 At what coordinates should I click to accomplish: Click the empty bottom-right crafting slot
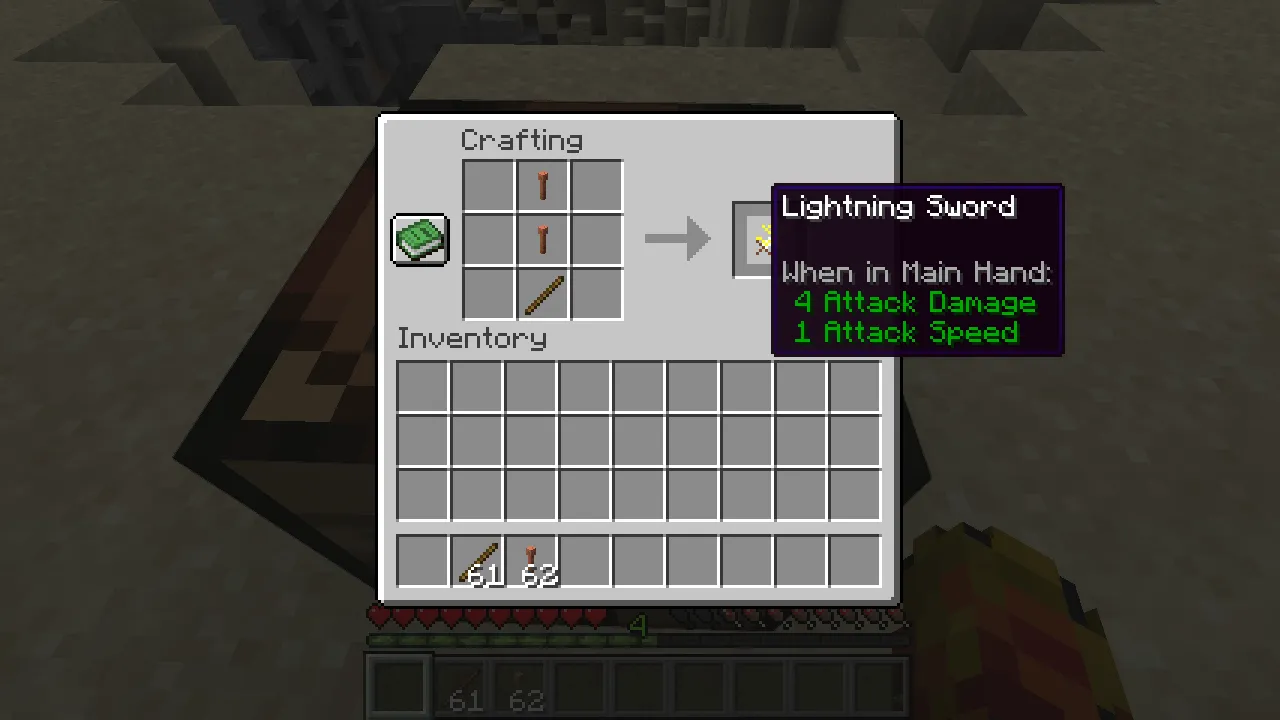[596, 293]
